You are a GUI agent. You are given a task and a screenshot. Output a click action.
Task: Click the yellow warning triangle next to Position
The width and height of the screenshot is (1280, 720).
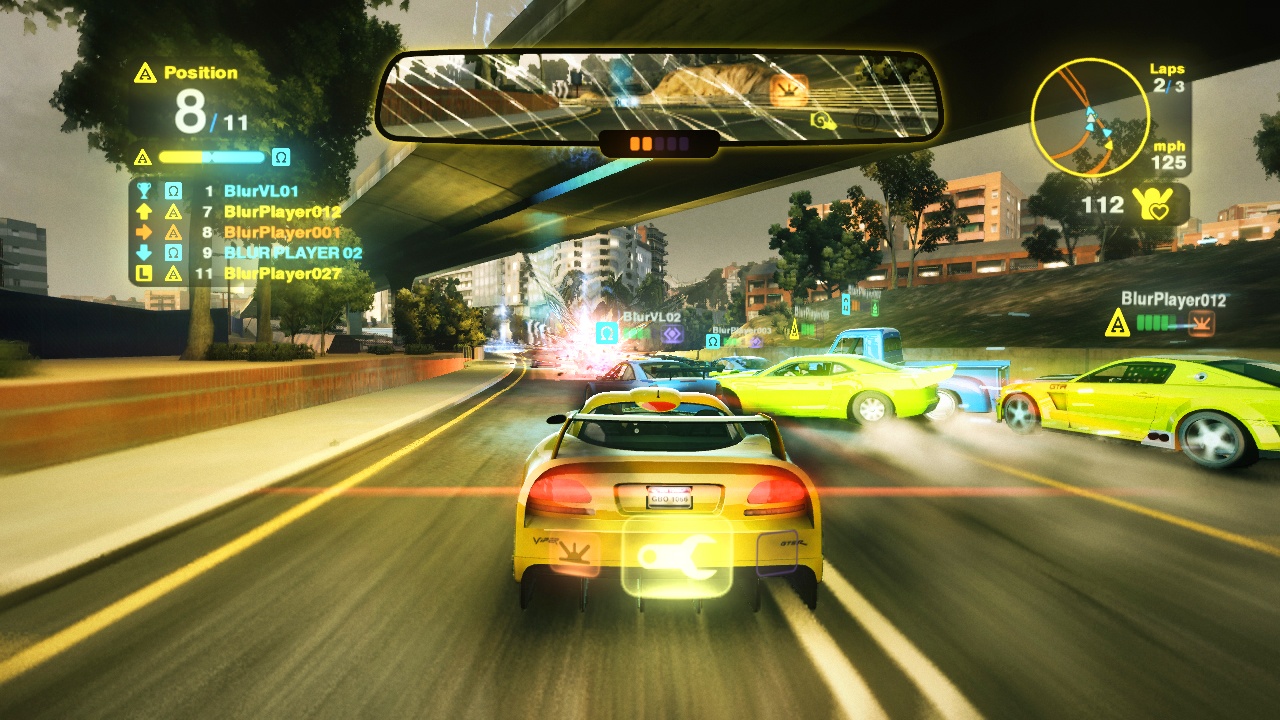click(145, 73)
